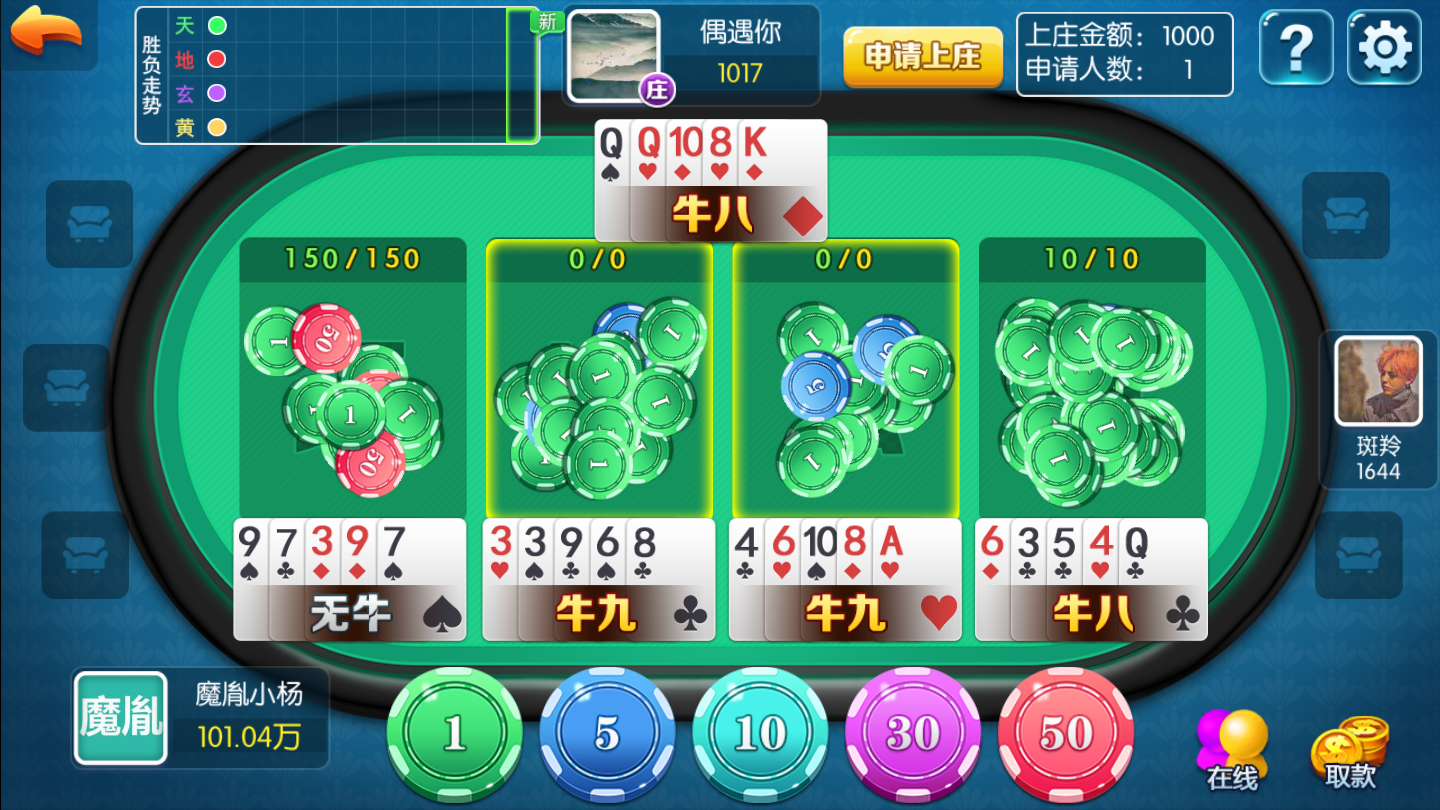Open the question mark help button
This screenshot has width=1440, height=810.
[1296, 47]
